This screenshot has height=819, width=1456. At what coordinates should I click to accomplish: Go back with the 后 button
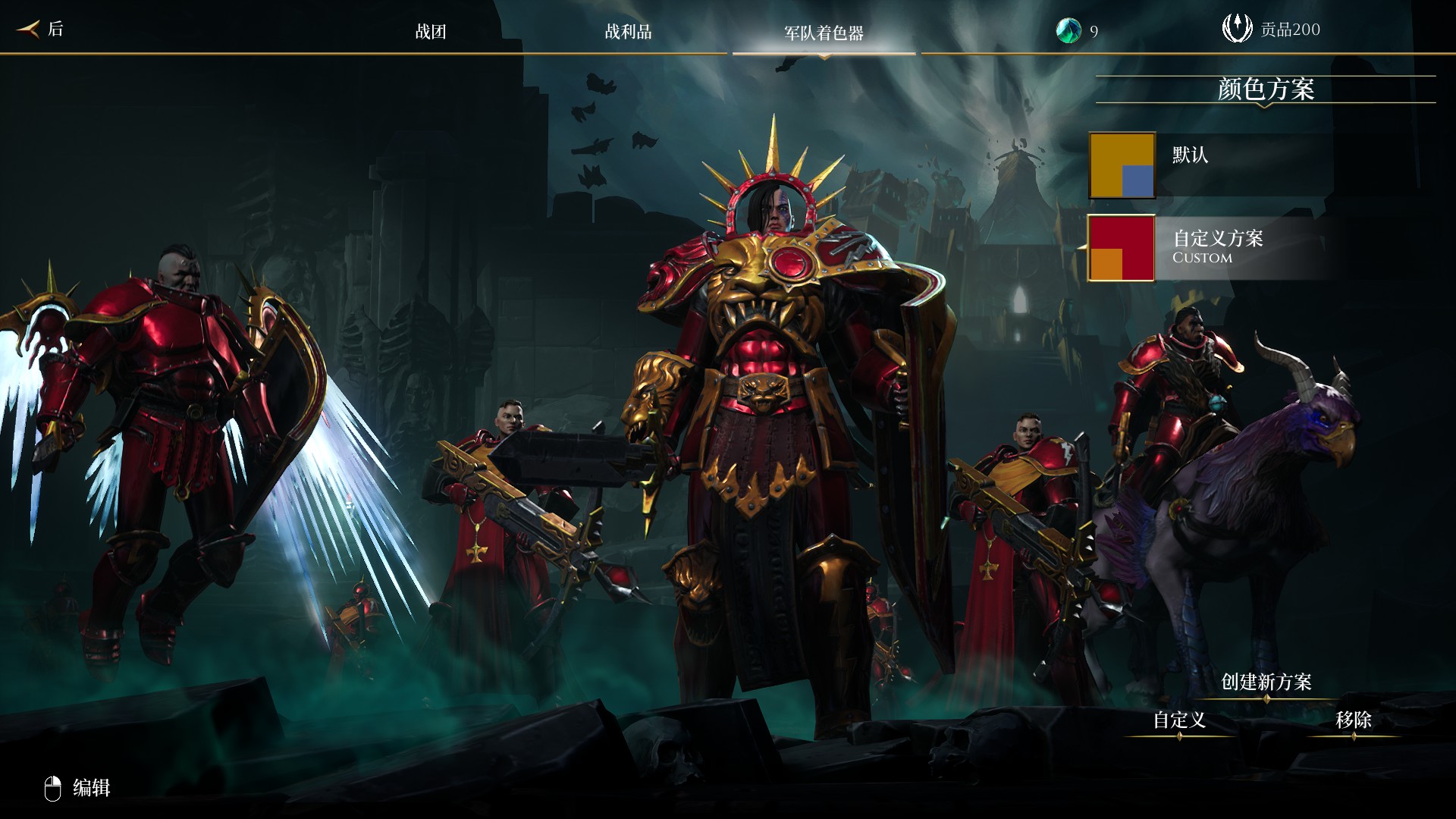[x=42, y=30]
